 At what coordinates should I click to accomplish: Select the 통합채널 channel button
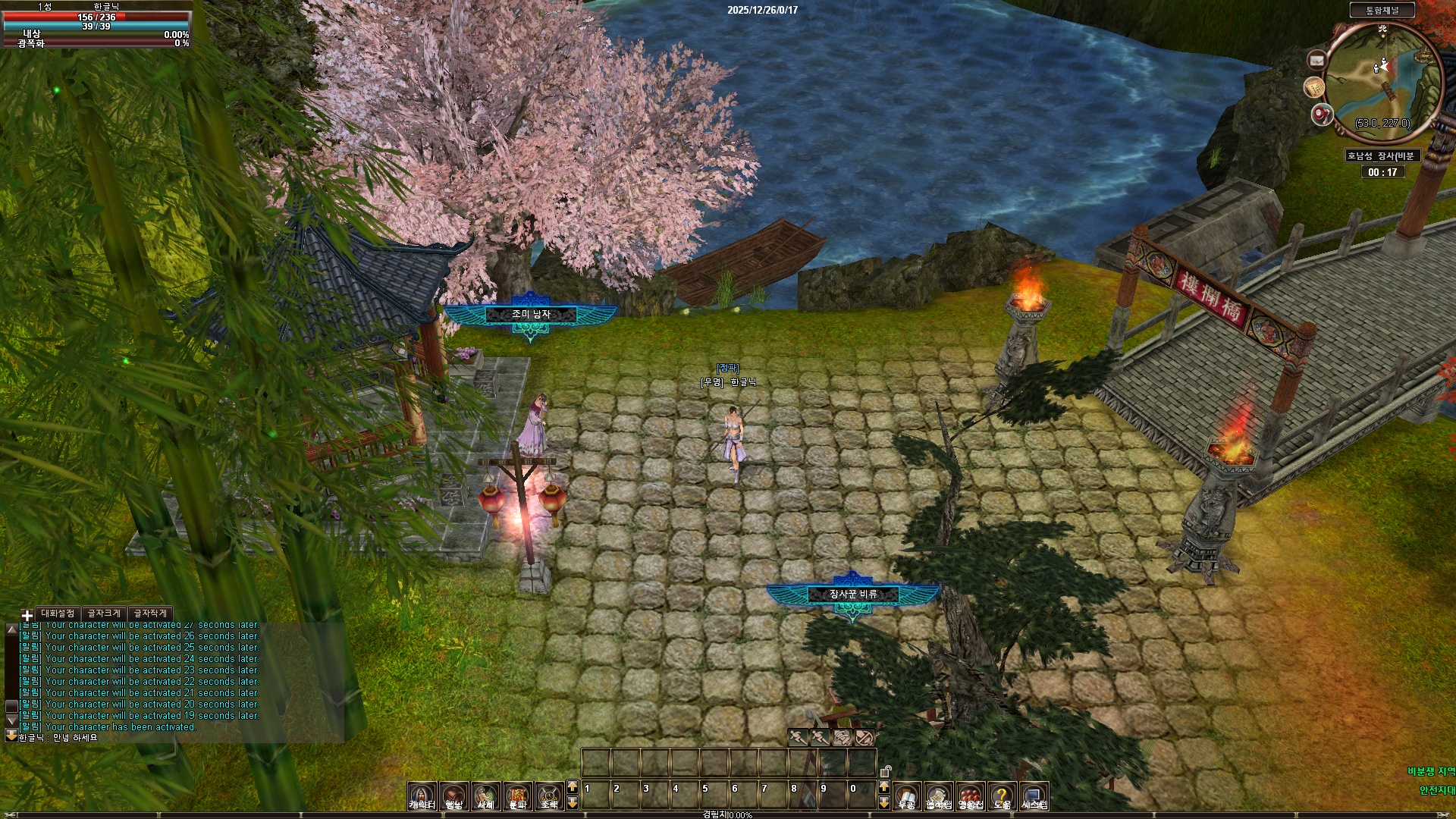click(1382, 10)
